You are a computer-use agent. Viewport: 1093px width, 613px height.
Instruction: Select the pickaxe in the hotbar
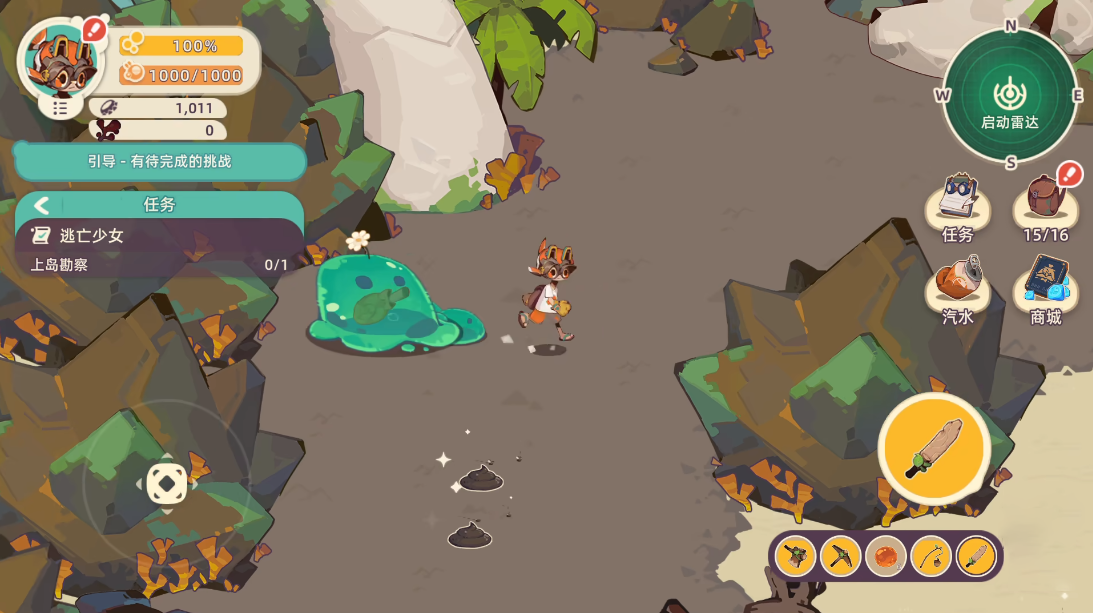coord(840,556)
